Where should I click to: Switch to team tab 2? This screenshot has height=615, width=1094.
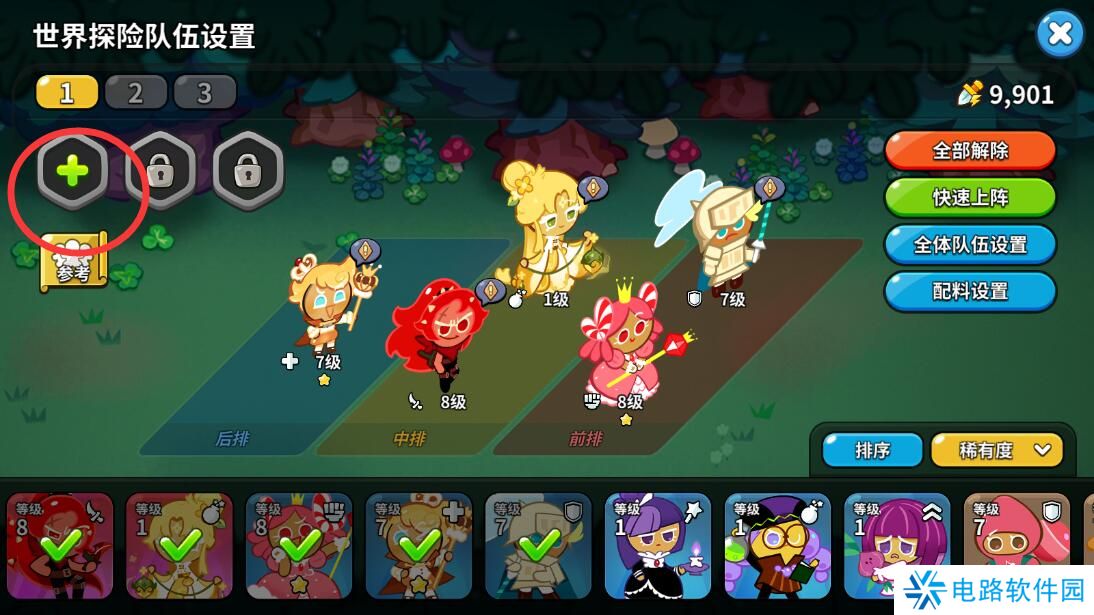136,93
